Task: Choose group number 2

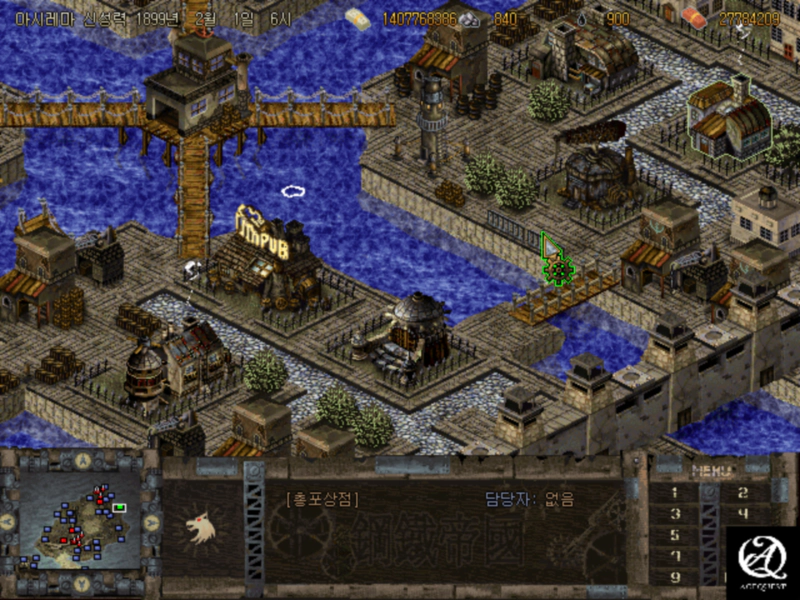Action: (x=741, y=492)
